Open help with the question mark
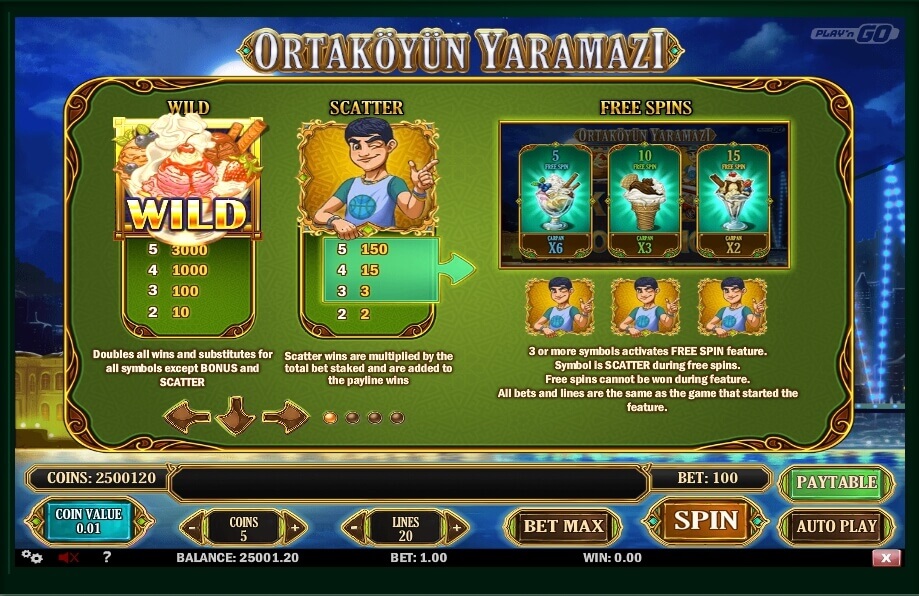 [x=107, y=557]
